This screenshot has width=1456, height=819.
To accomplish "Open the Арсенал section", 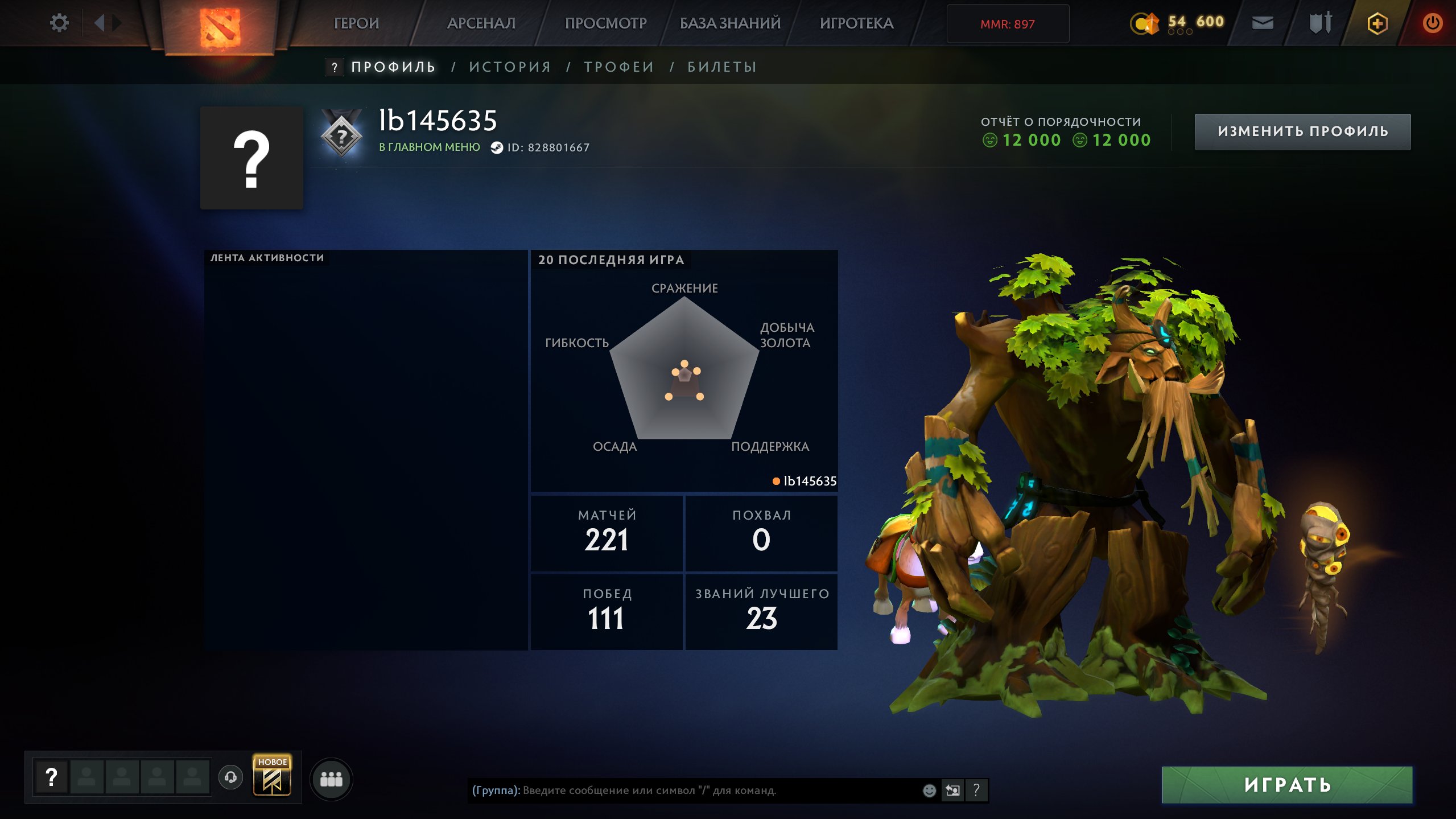I will [481, 23].
